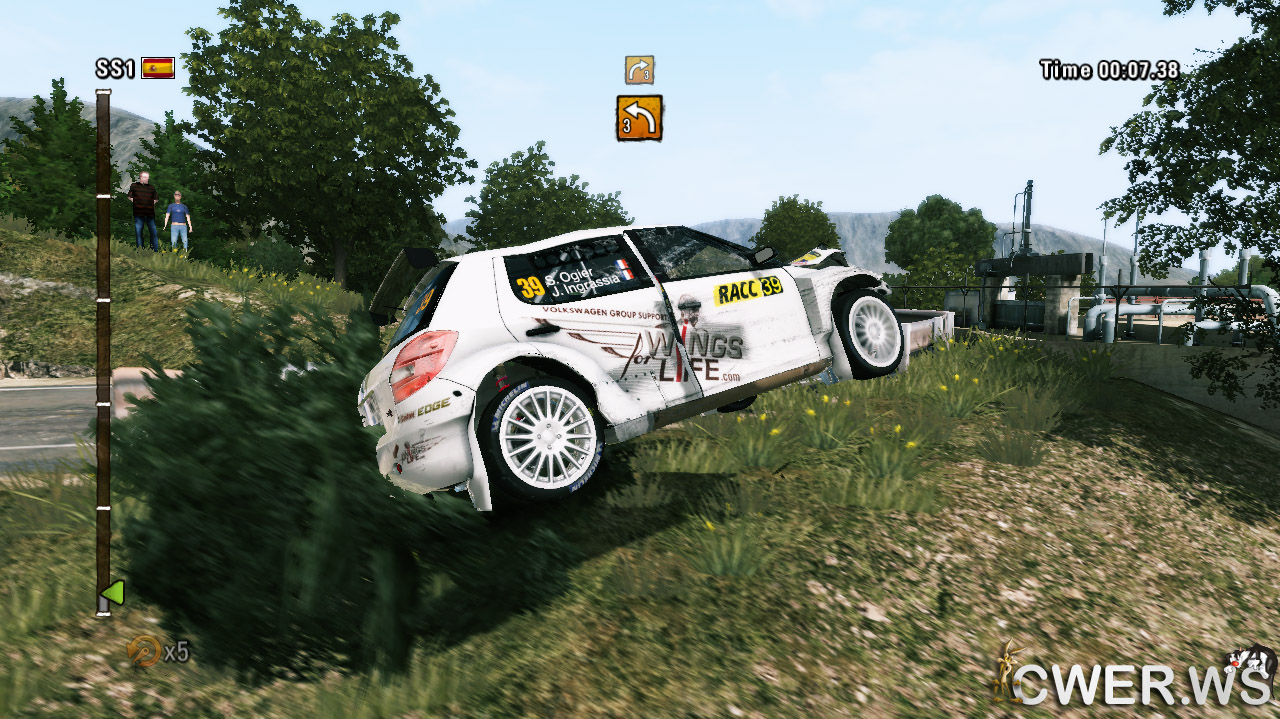1280x719 pixels.
Task: Activate the rewind icon with x5 count
Action: click(145, 651)
